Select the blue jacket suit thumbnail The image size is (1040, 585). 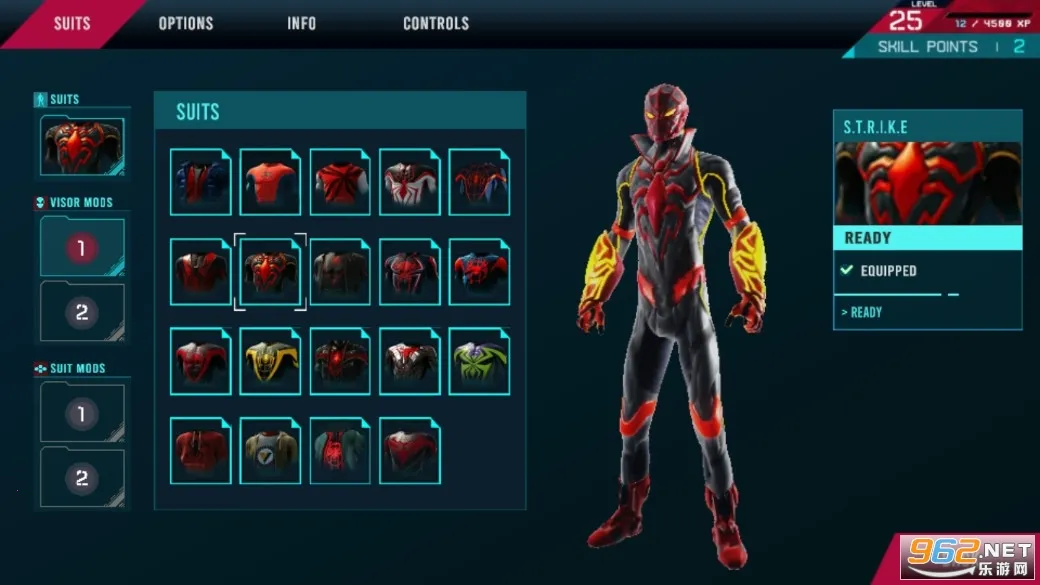point(200,182)
